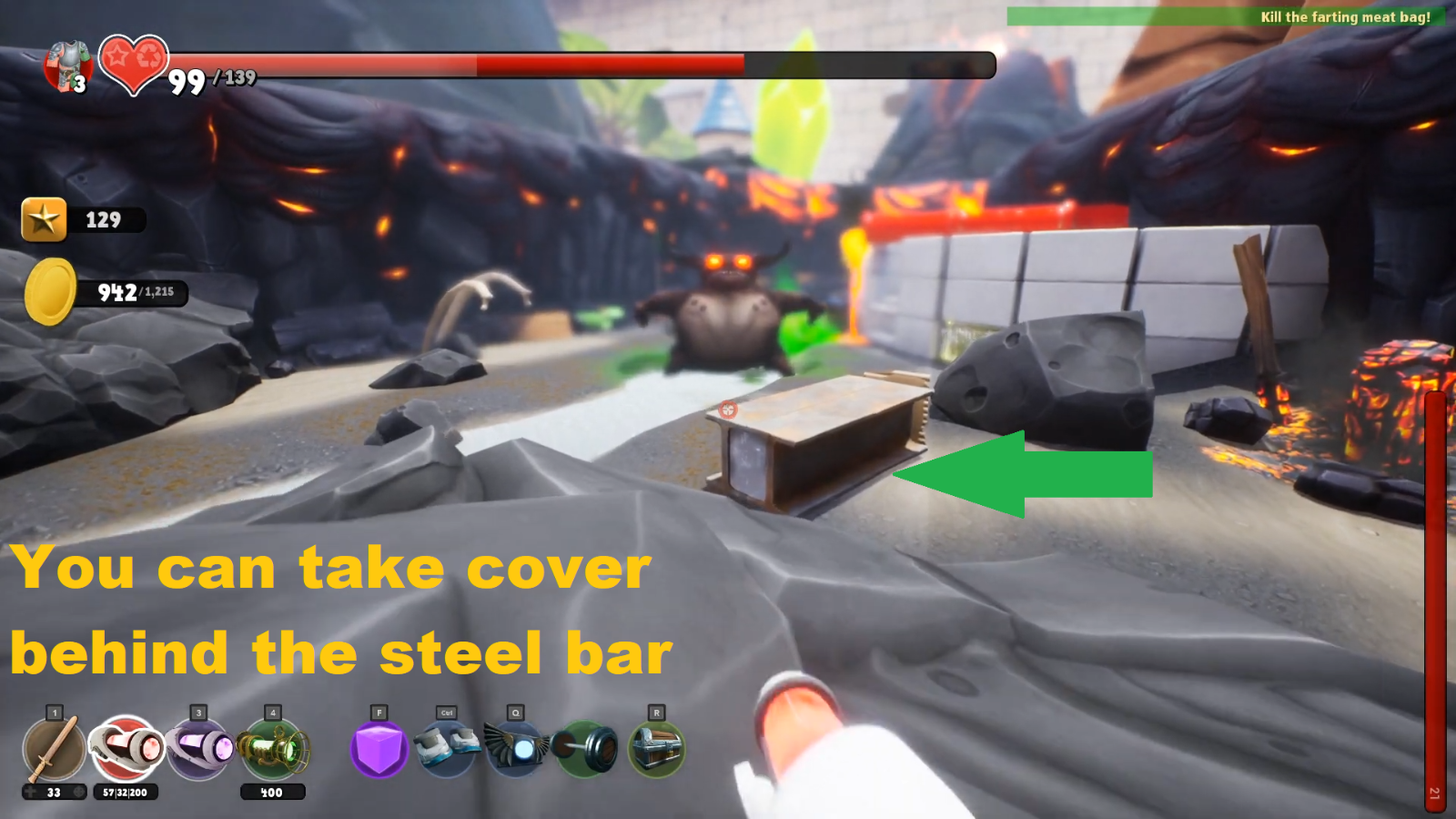
Task: Select the purple cannon in slot 3
Action: tap(199, 748)
